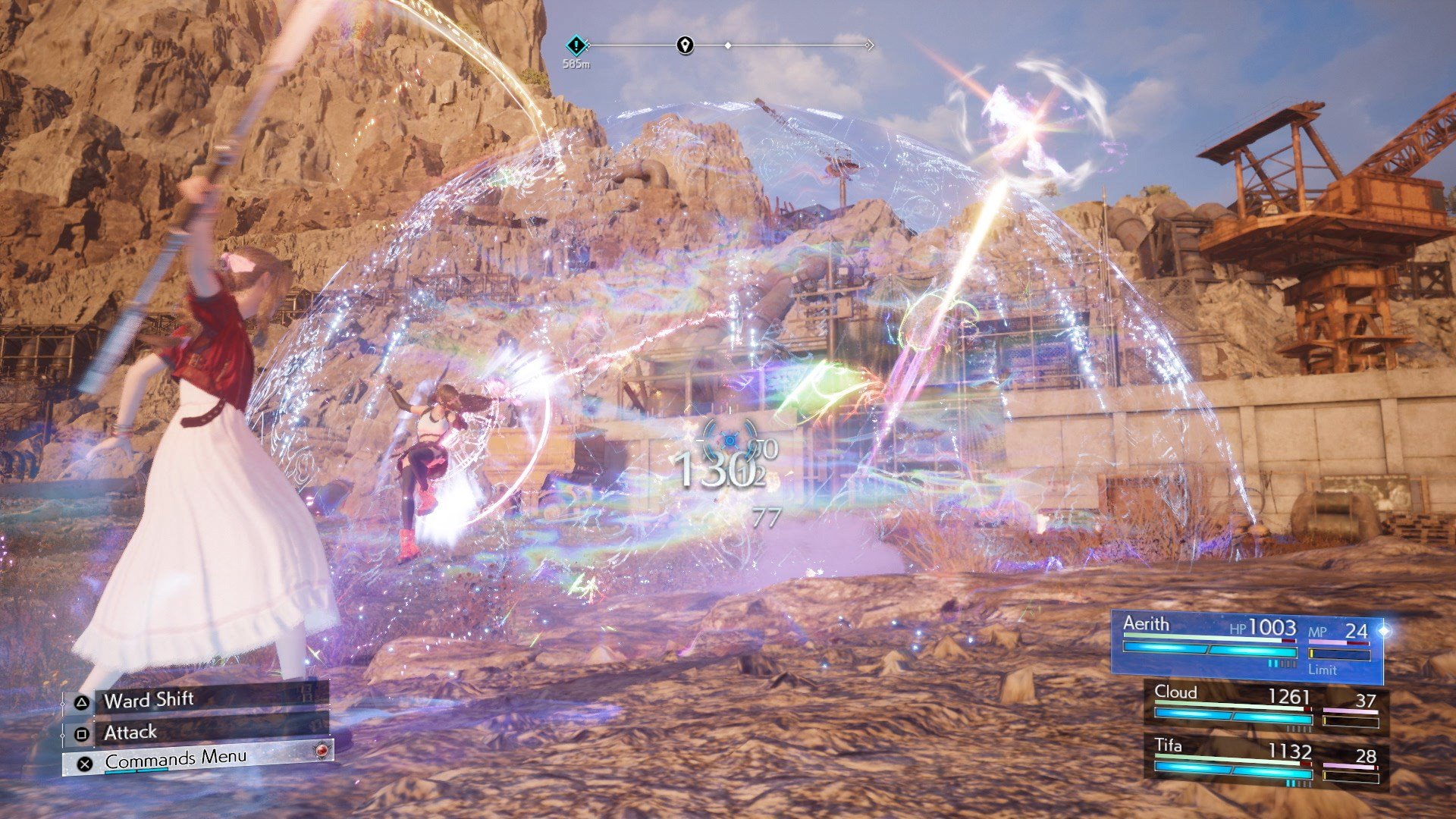Click the Square button icon beside Attack
This screenshot has width=1456, height=819.
[82, 734]
